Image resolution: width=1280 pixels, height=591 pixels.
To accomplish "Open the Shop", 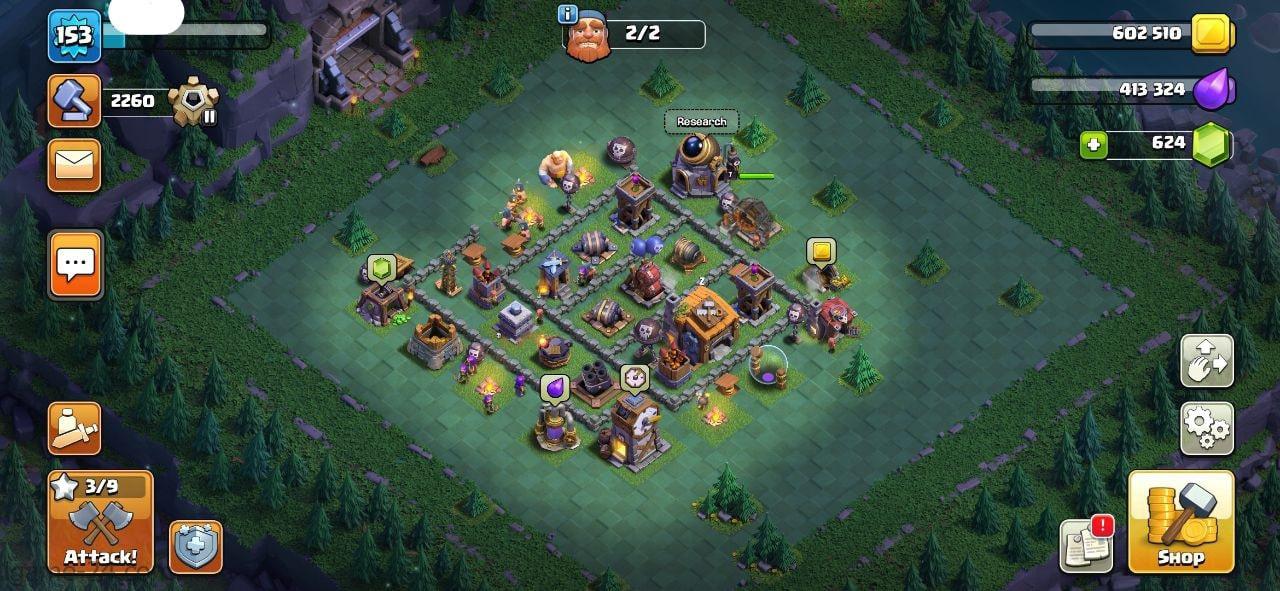I will pos(1180,522).
